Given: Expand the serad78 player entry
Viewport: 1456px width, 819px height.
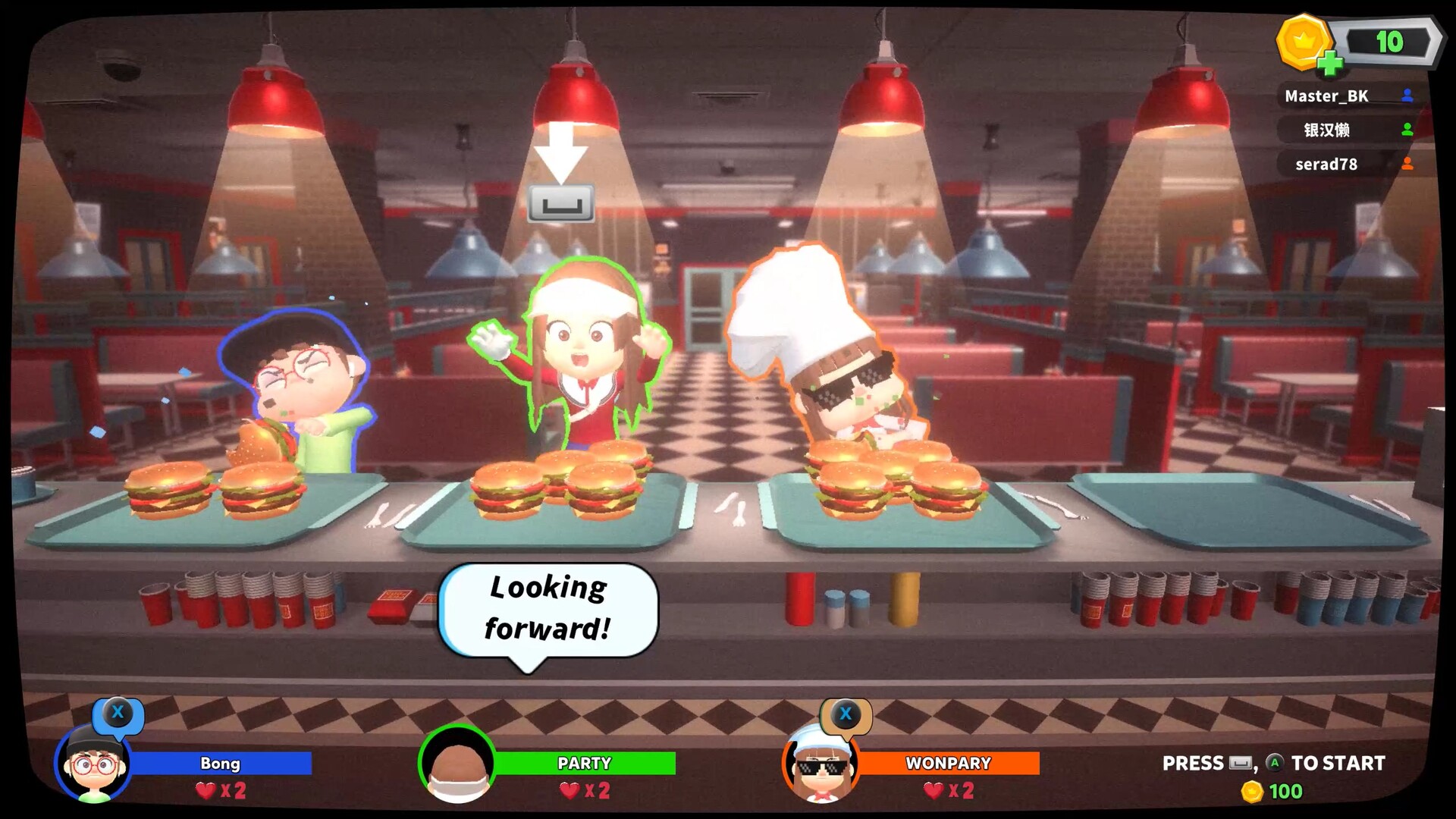Looking at the screenshot, I should pos(1327,164).
